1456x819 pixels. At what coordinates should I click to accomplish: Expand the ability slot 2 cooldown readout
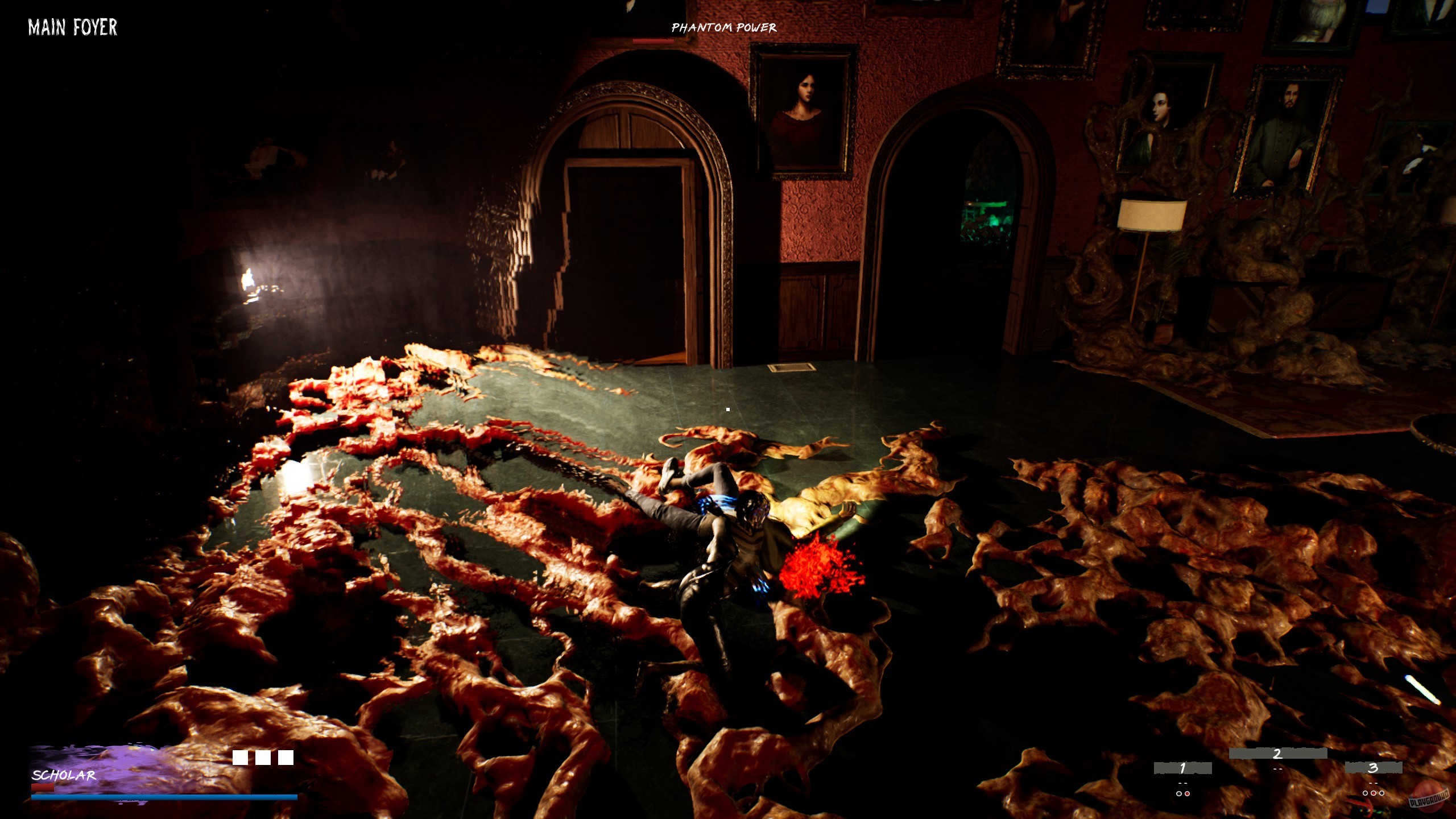click(x=1277, y=768)
